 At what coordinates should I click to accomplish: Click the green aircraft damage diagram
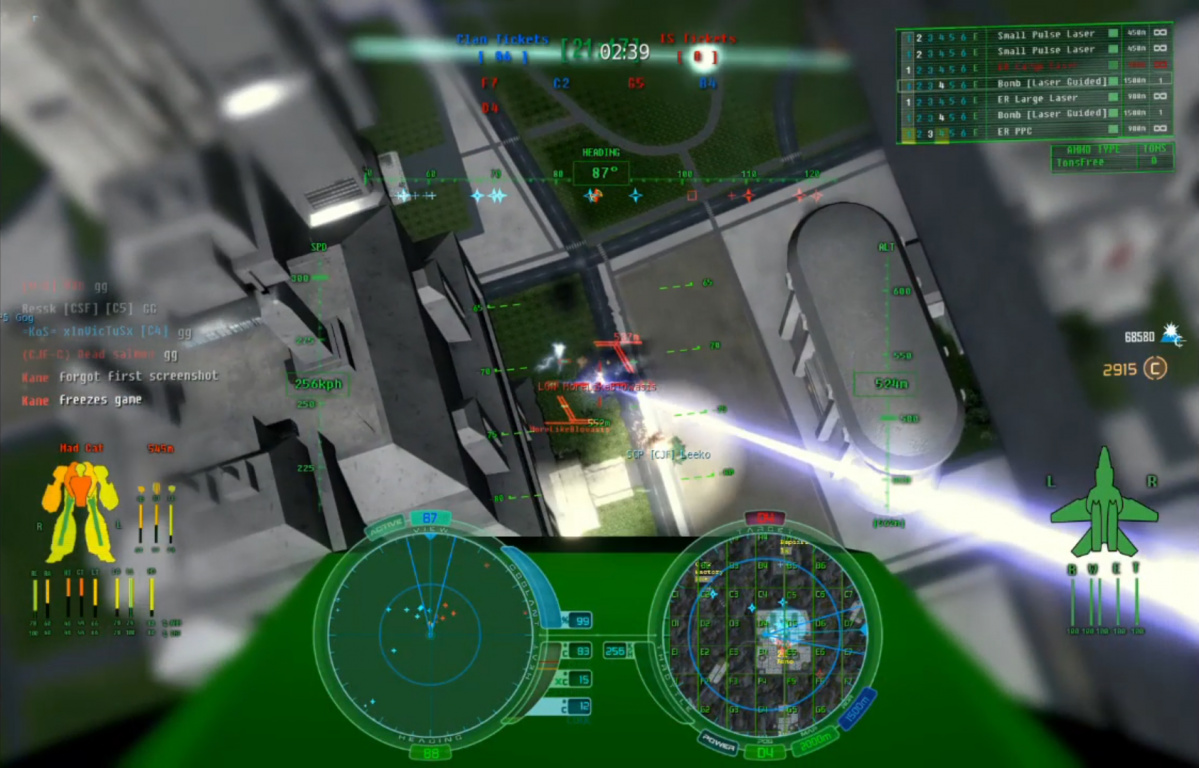pyautogui.click(x=1103, y=503)
